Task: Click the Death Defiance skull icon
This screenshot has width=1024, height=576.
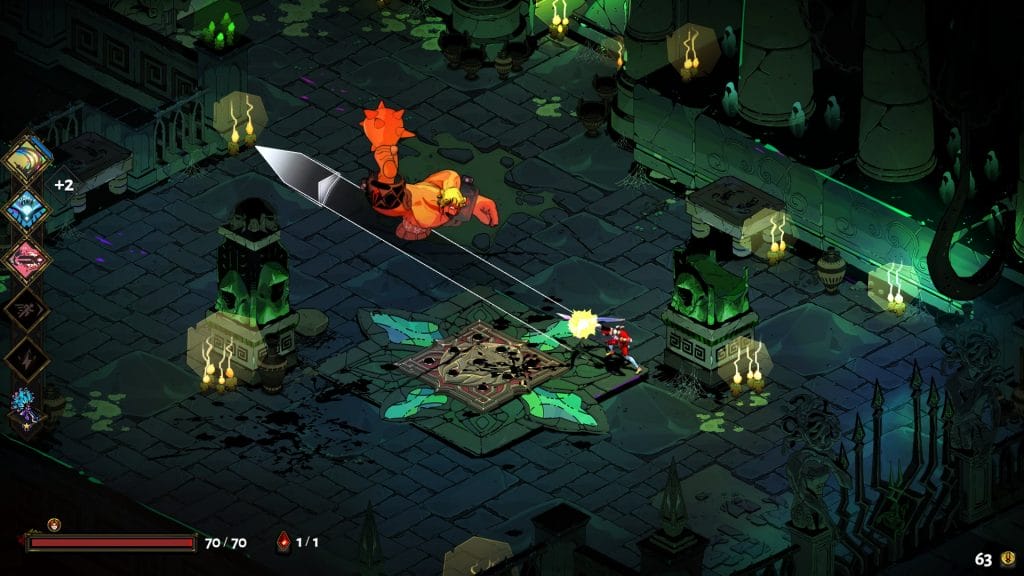Action: click(x=54, y=524)
